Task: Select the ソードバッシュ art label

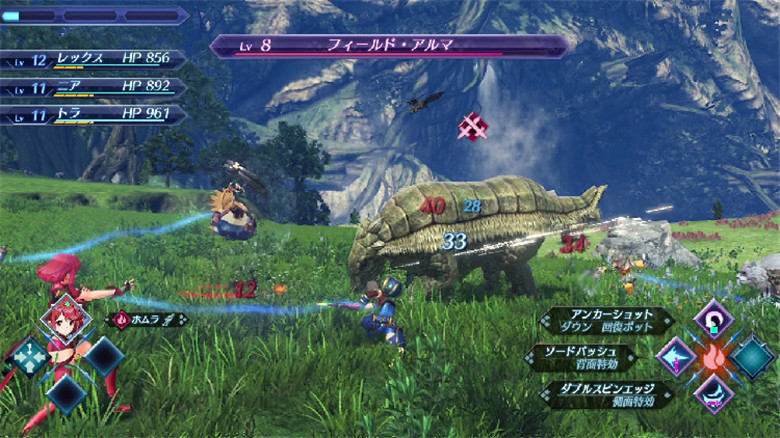Action: tap(588, 357)
